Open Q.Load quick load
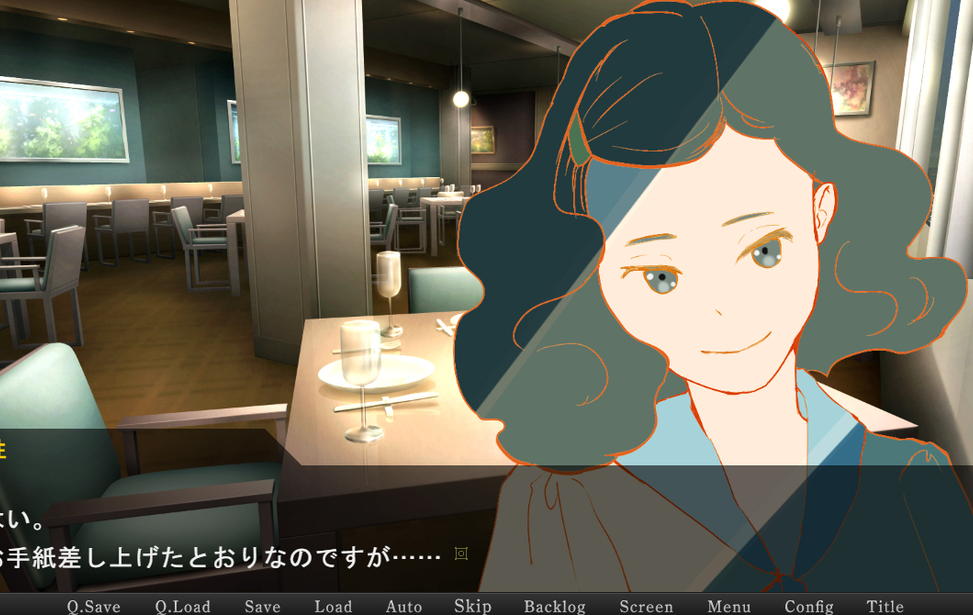 [x=183, y=606]
